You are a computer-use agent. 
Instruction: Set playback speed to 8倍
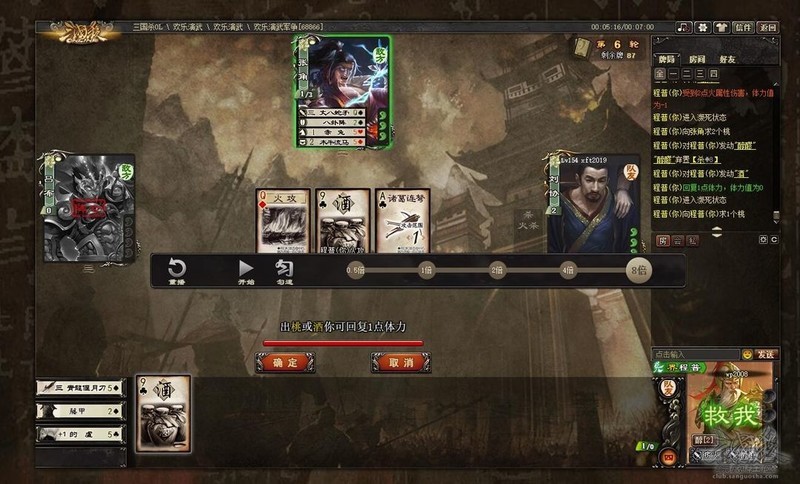point(636,271)
